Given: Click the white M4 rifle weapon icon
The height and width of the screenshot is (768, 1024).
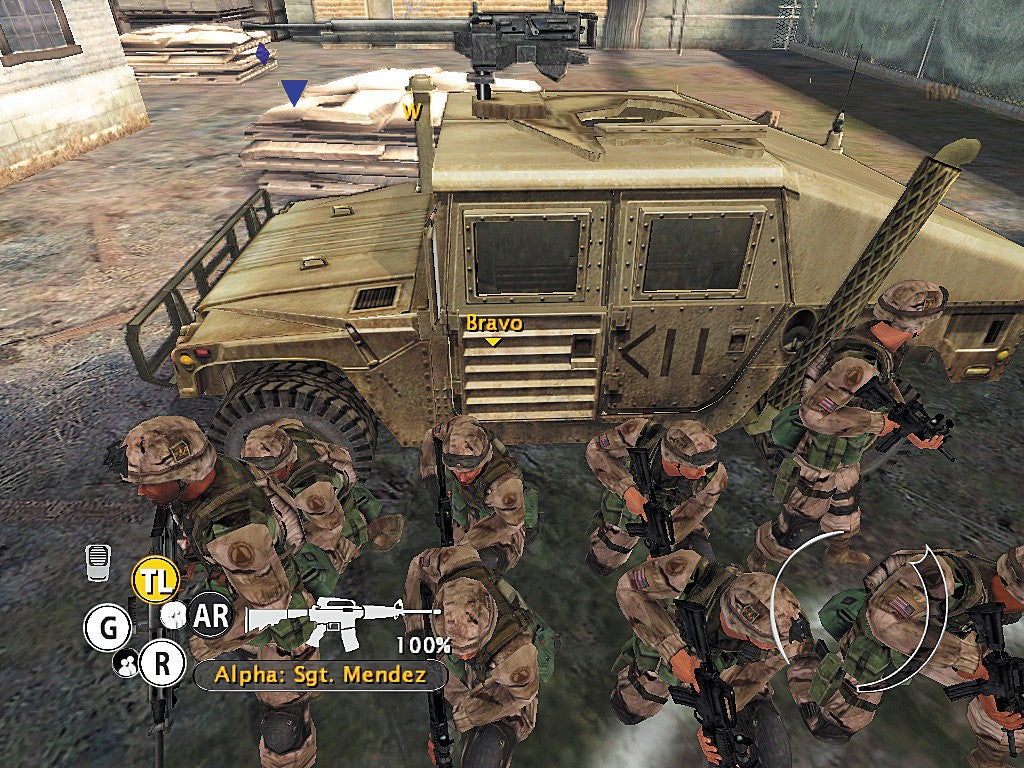Looking at the screenshot, I should 342,614.
